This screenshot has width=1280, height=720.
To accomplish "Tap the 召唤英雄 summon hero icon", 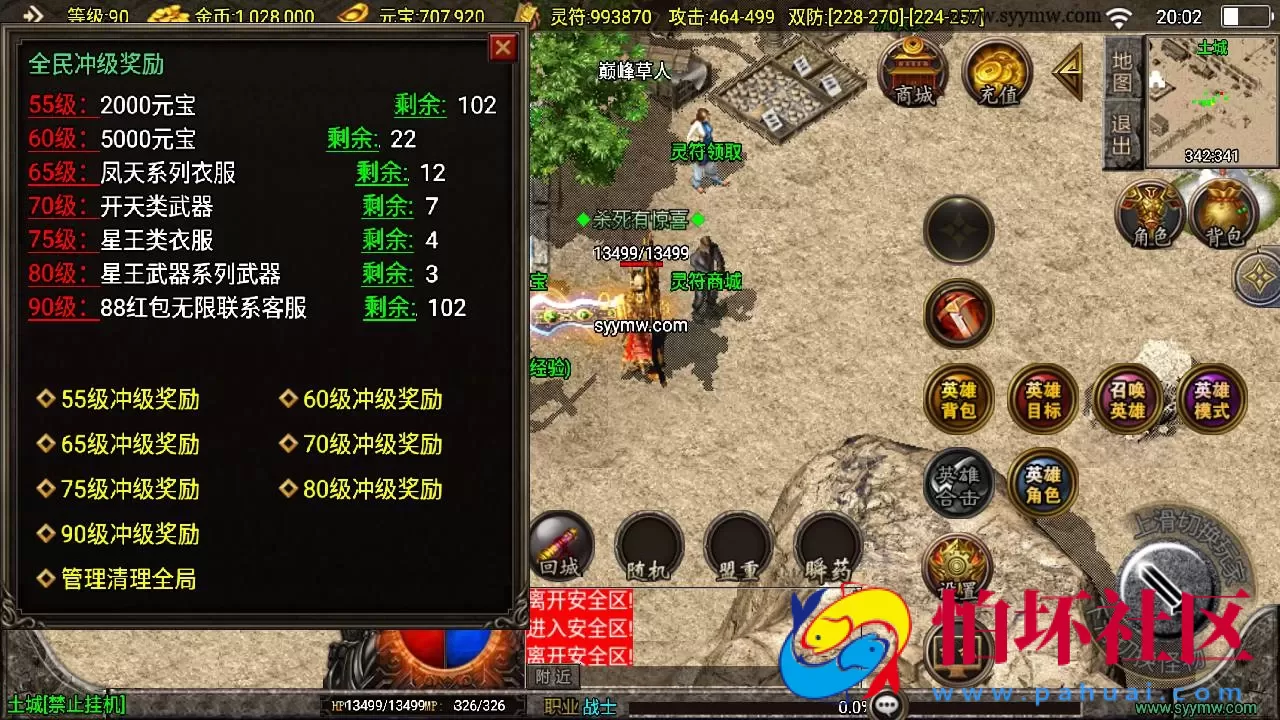I will click(1128, 398).
